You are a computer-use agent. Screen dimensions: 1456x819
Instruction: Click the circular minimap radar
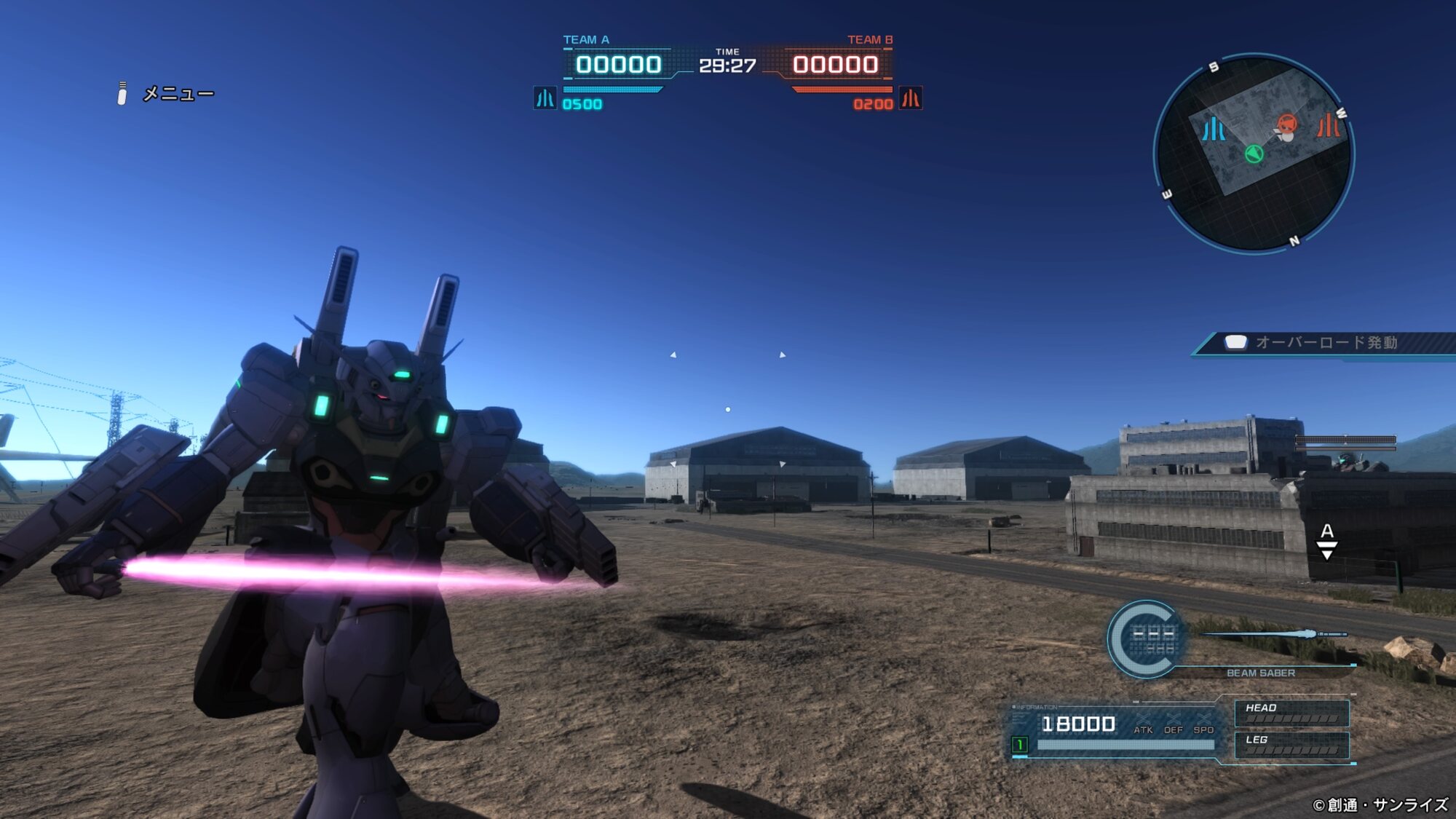click(x=1254, y=153)
